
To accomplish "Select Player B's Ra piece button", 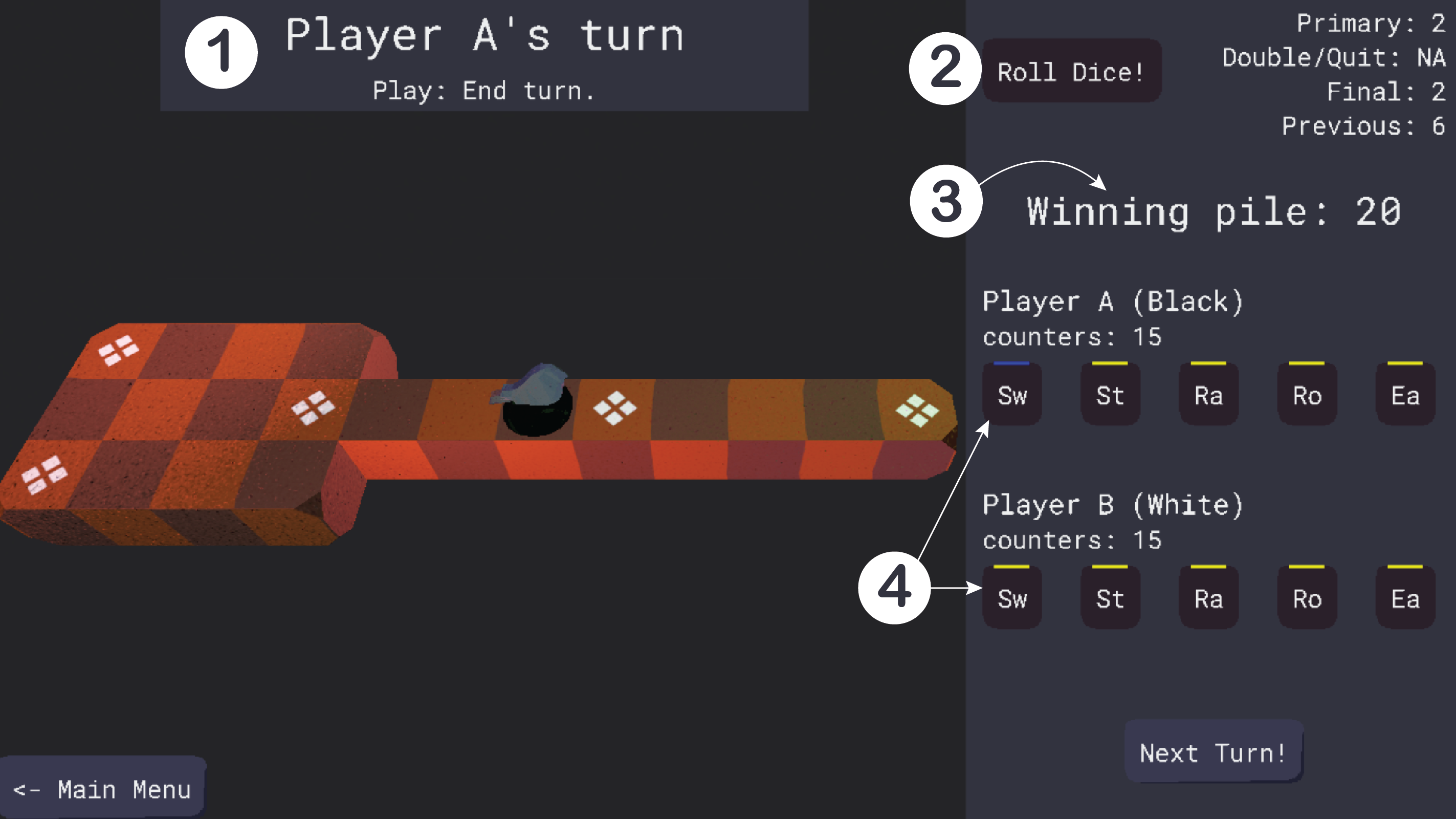I will (x=1208, y=598).
